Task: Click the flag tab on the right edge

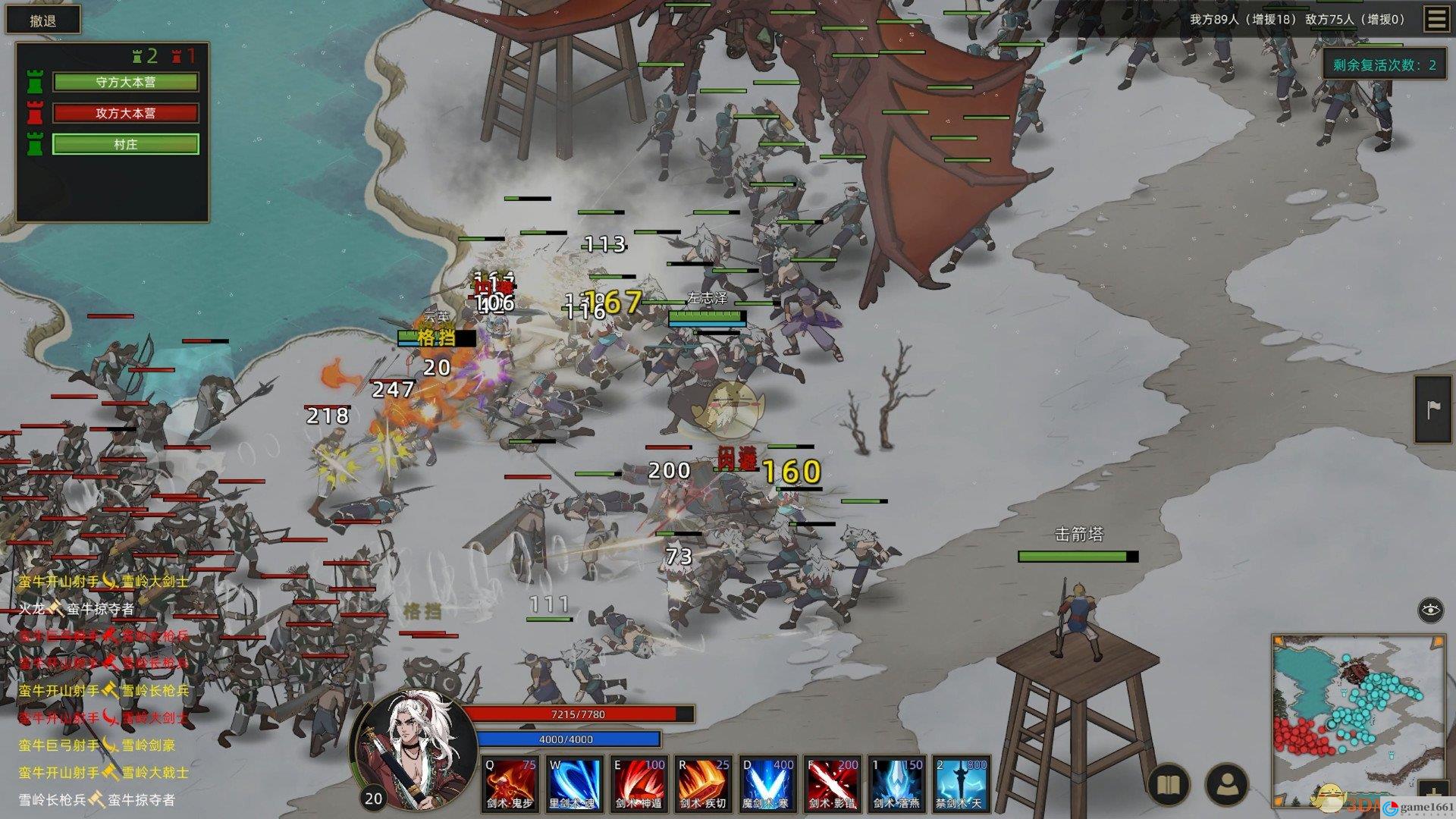Action: 1433,409
